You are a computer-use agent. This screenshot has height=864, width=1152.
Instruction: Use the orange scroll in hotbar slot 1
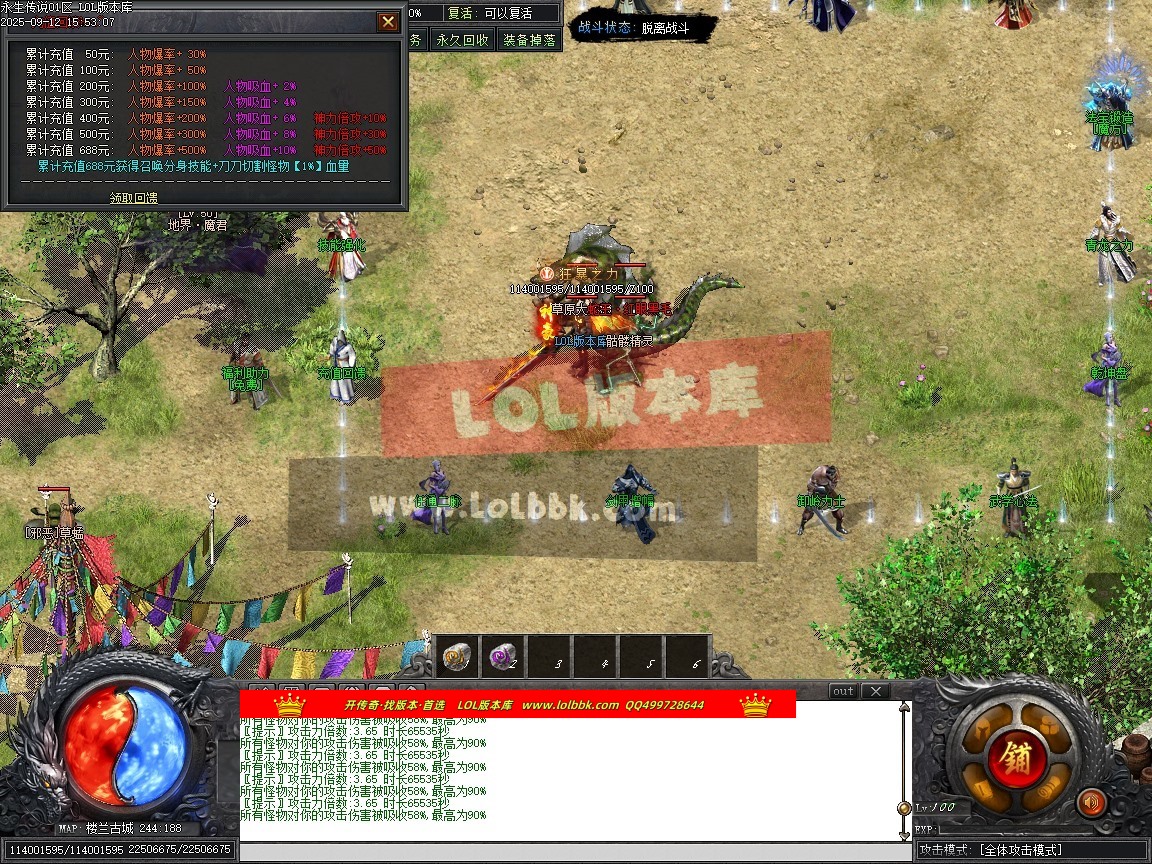[459, 657]
